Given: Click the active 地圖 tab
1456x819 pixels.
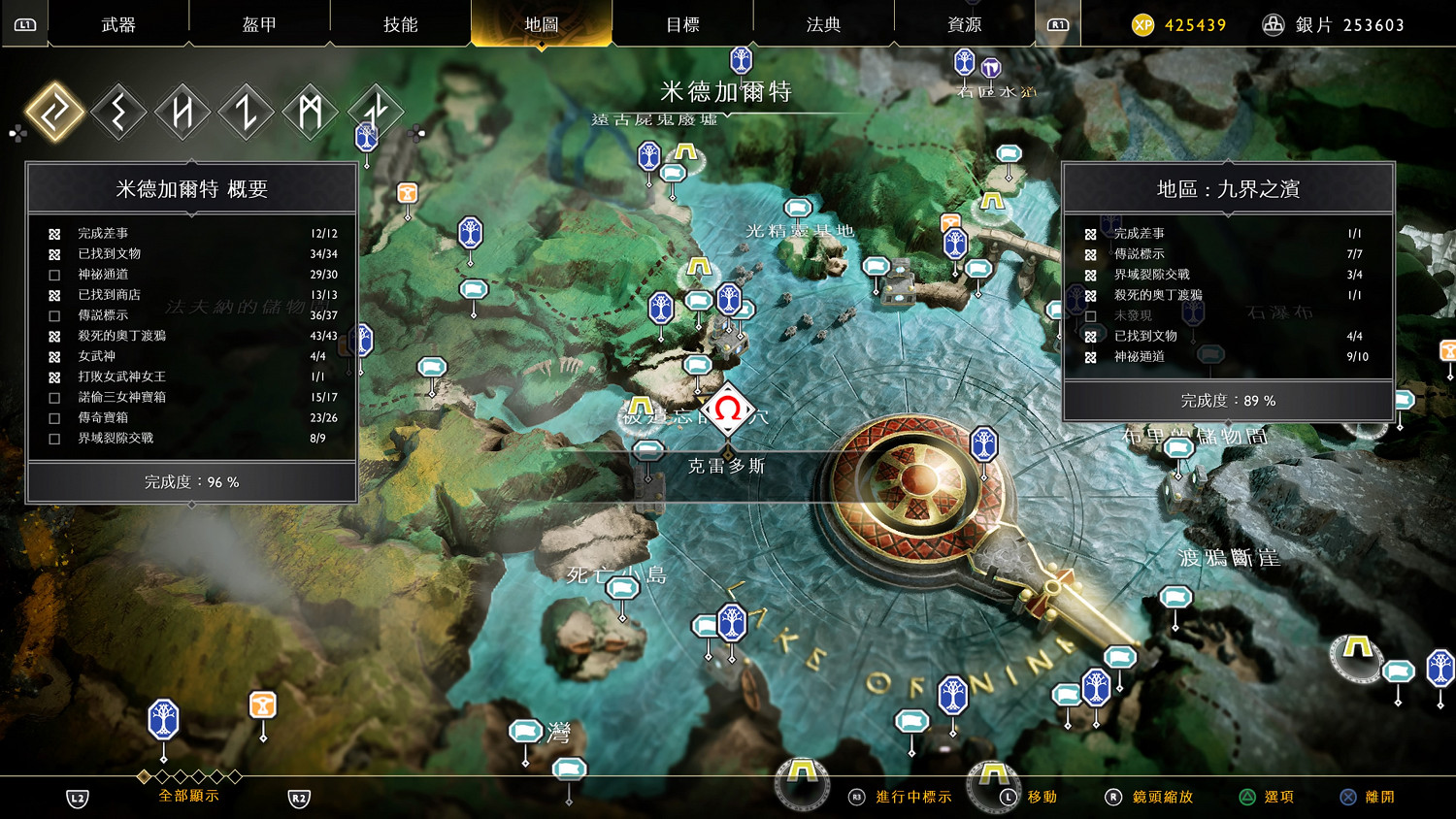Looking at the screenshot, I should click(541, 24).
